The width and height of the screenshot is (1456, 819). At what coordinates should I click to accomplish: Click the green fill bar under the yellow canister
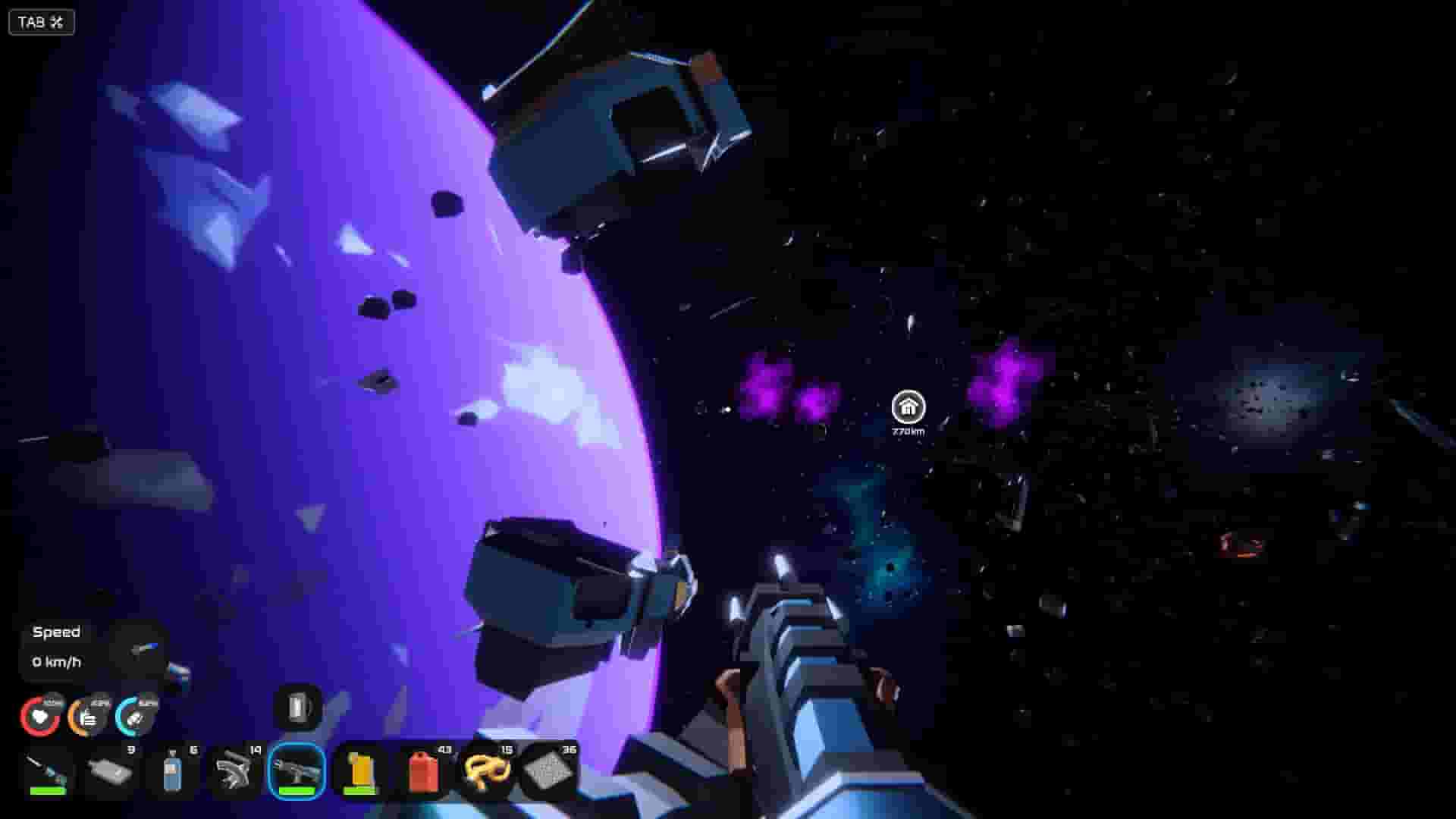tap(361, 790)
